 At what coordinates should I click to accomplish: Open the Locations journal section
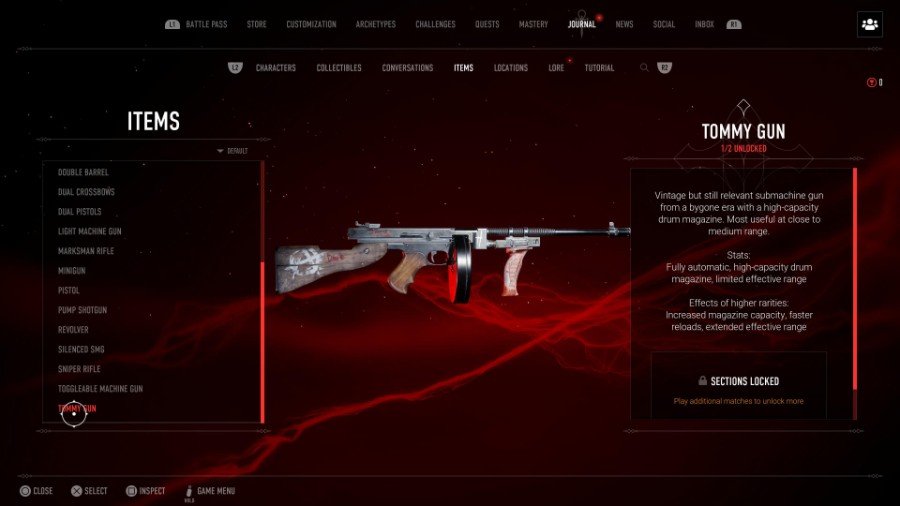pos(511,68)
